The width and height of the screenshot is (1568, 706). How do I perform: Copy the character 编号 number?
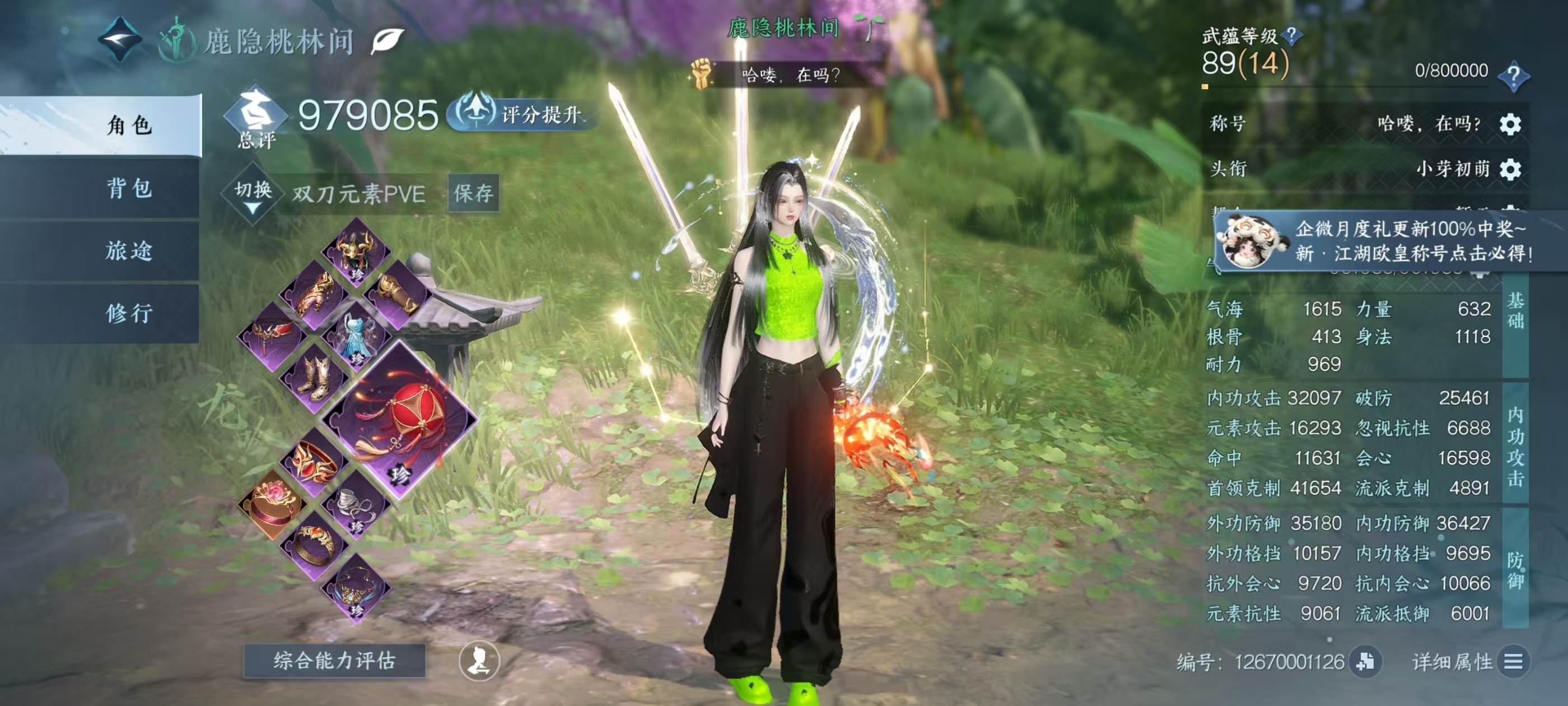tap(1365, 662)
